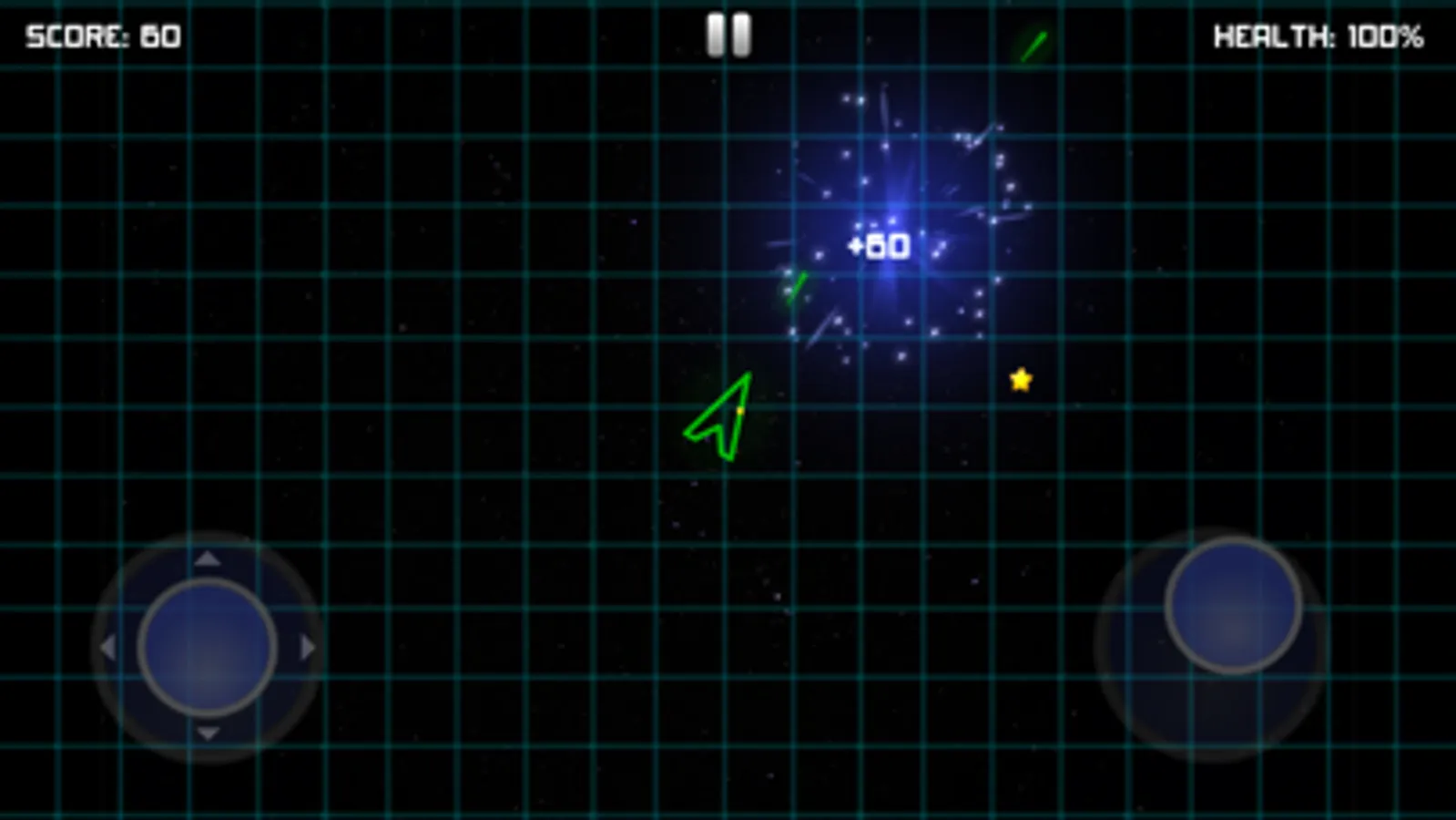The height and width of the screenshot is (820, 1456).
Task: Tap the green enemy streak near top right
Action: click(x=1035, y=44)
